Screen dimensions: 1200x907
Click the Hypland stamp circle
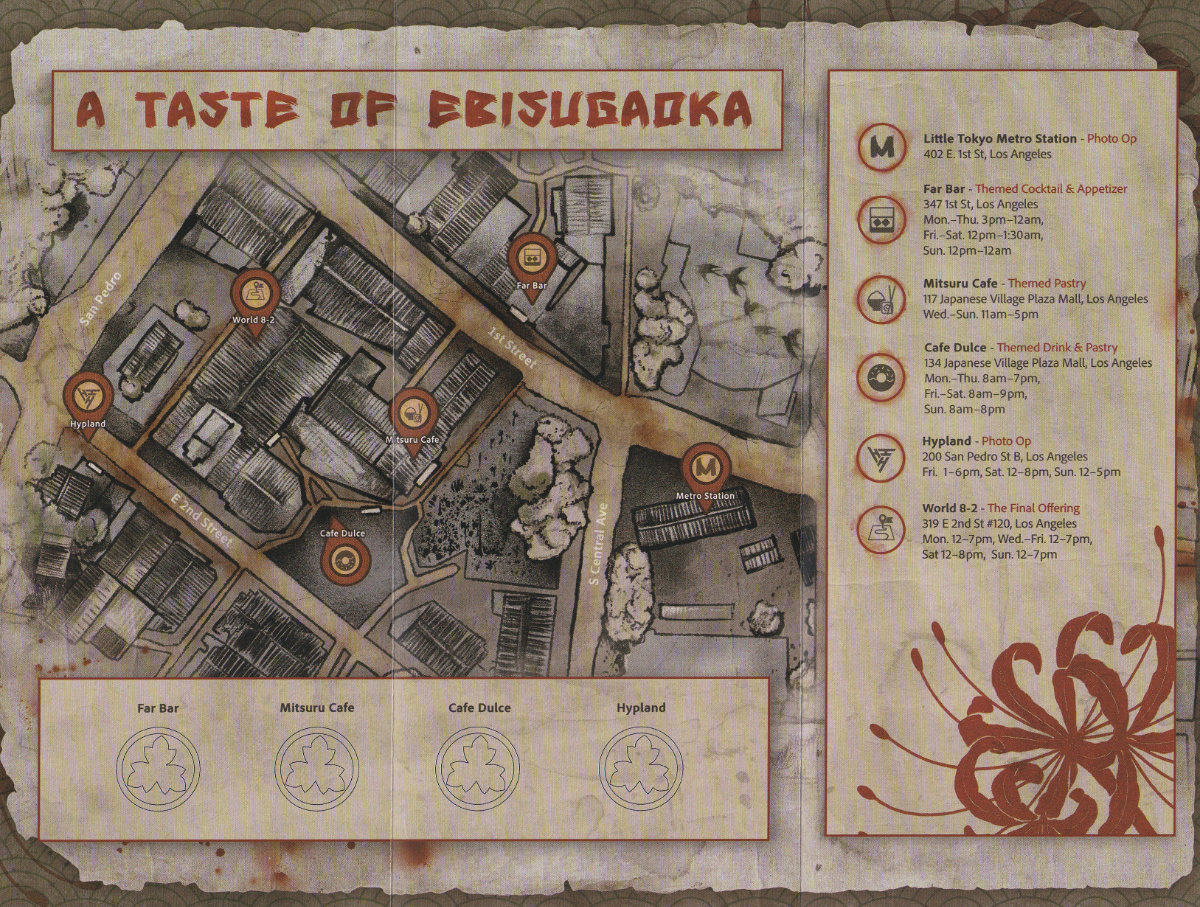(641, 768)
